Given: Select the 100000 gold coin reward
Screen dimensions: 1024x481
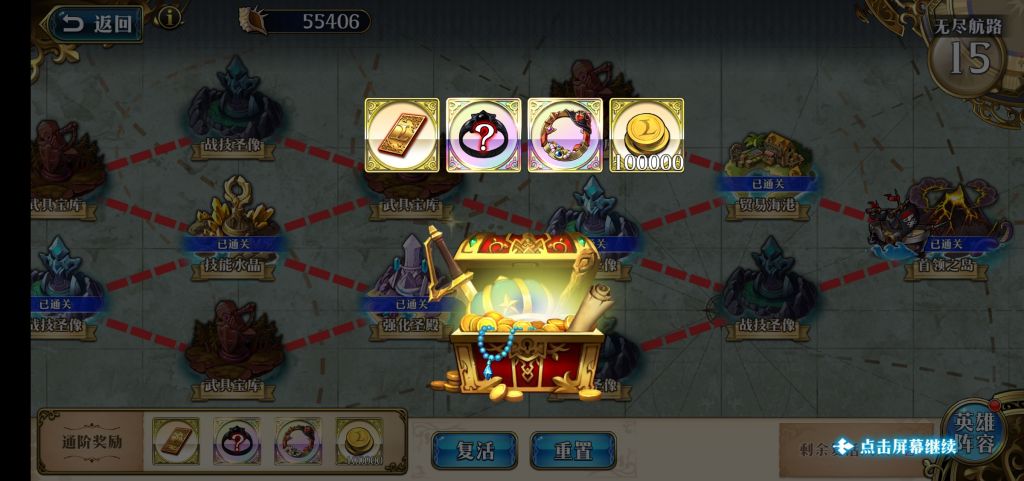Looking at the screenshot, I should [646, 135].
